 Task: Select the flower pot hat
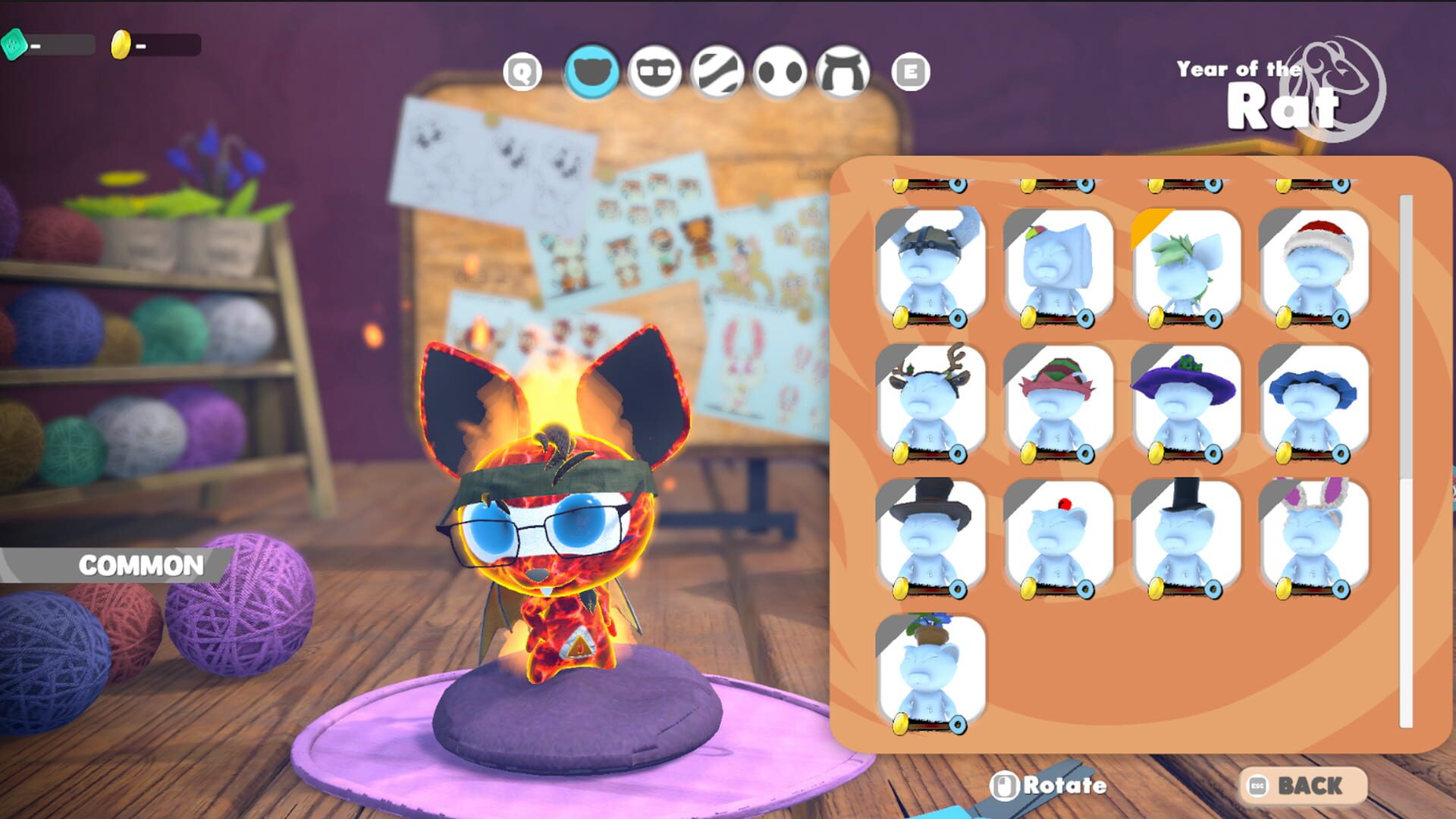pyautogui.click(x=931, y=671)
